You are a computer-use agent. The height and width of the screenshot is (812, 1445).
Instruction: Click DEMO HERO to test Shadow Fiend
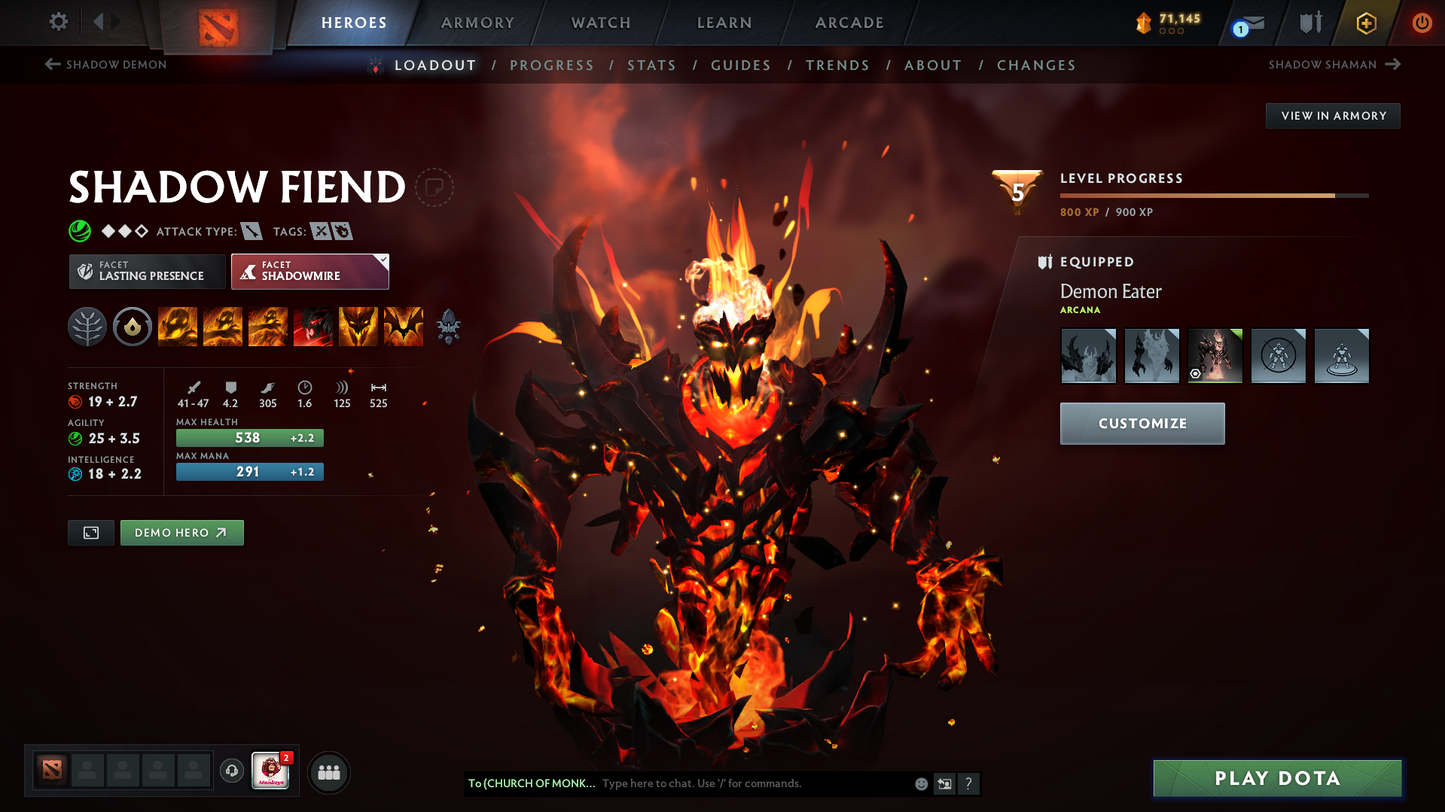click(181, 532)
